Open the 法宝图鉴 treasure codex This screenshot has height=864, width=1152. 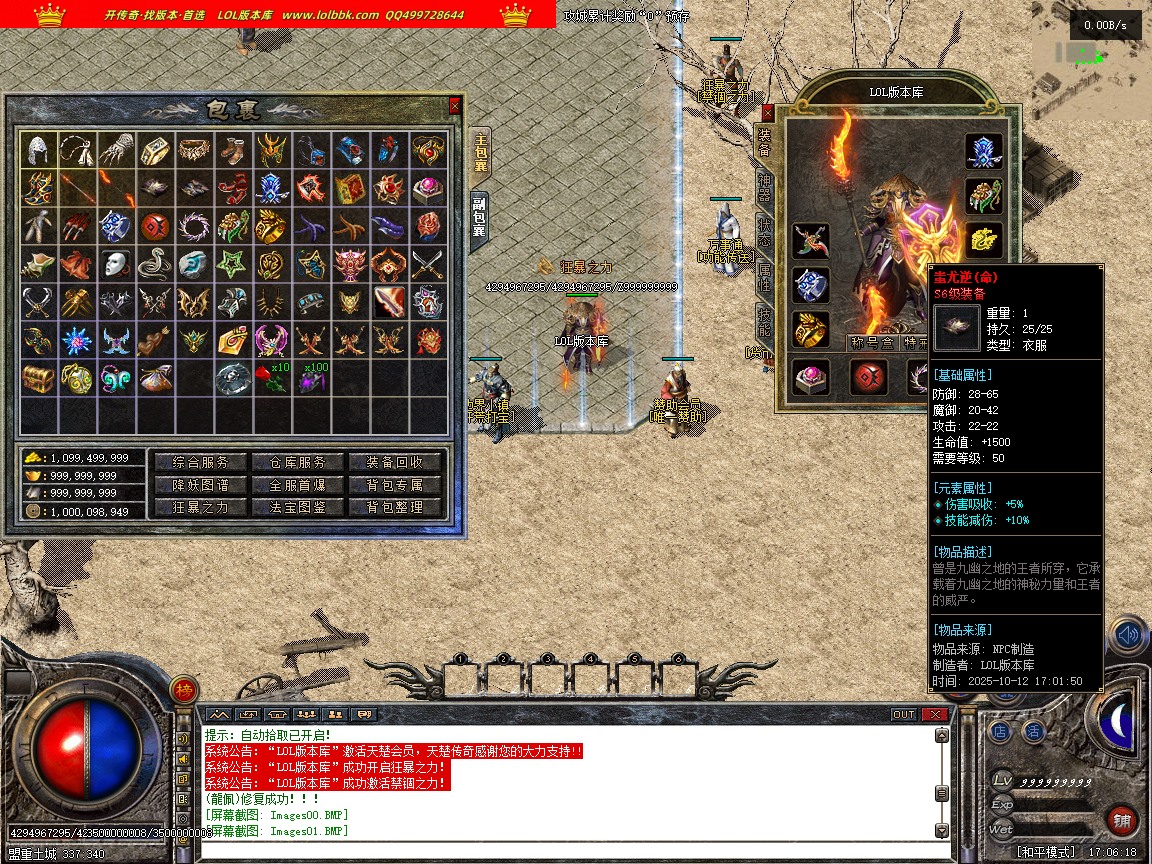tap(296, 507)
